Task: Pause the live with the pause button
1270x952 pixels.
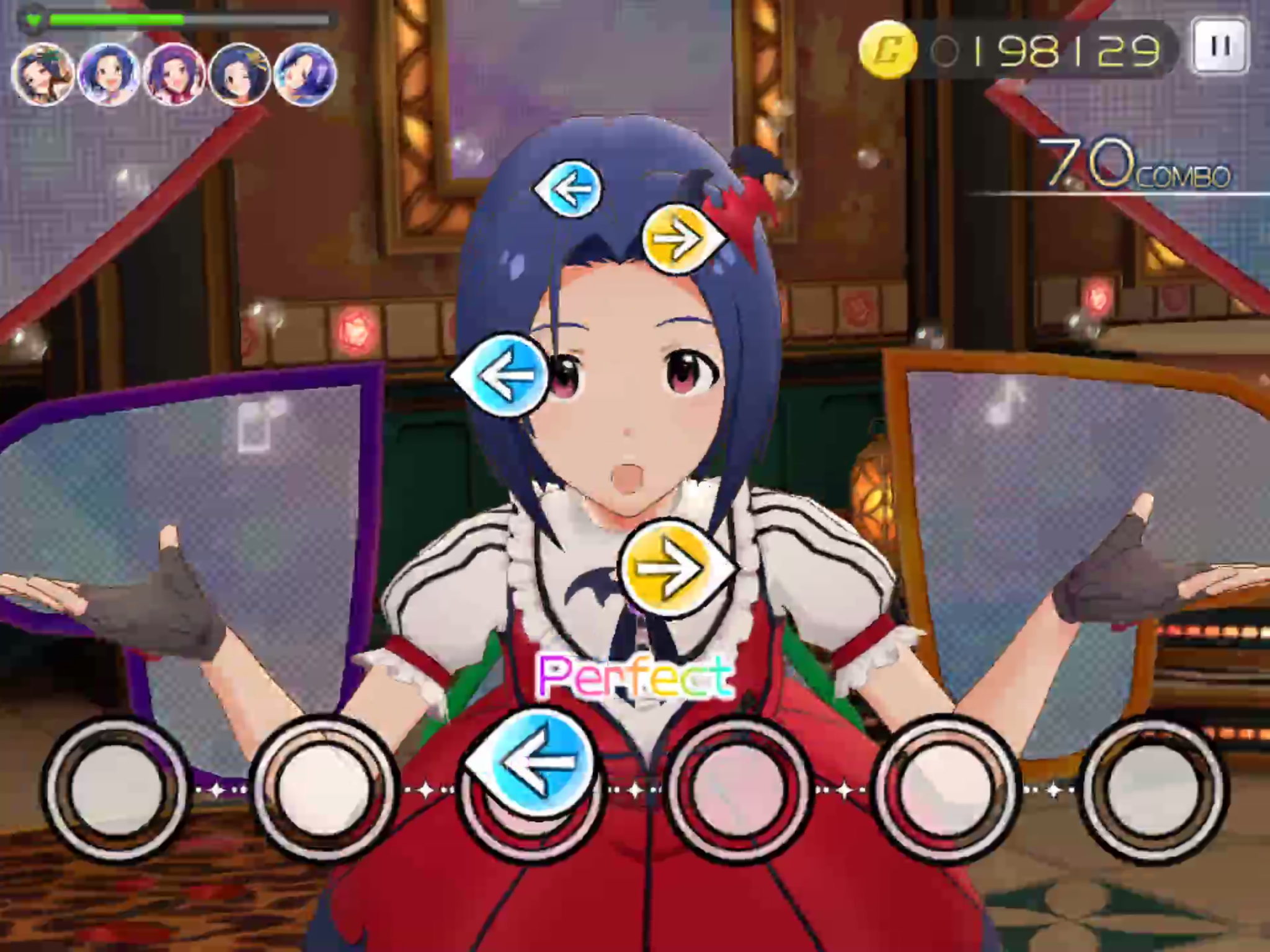Action: click(1220, 48)
